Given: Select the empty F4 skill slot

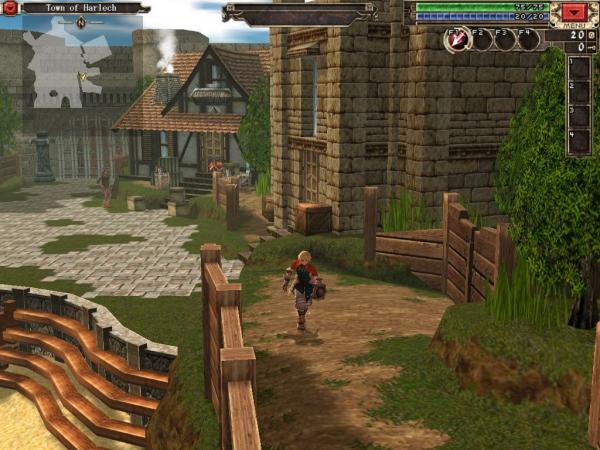Looking at the screenshot, I should point(529,40).
